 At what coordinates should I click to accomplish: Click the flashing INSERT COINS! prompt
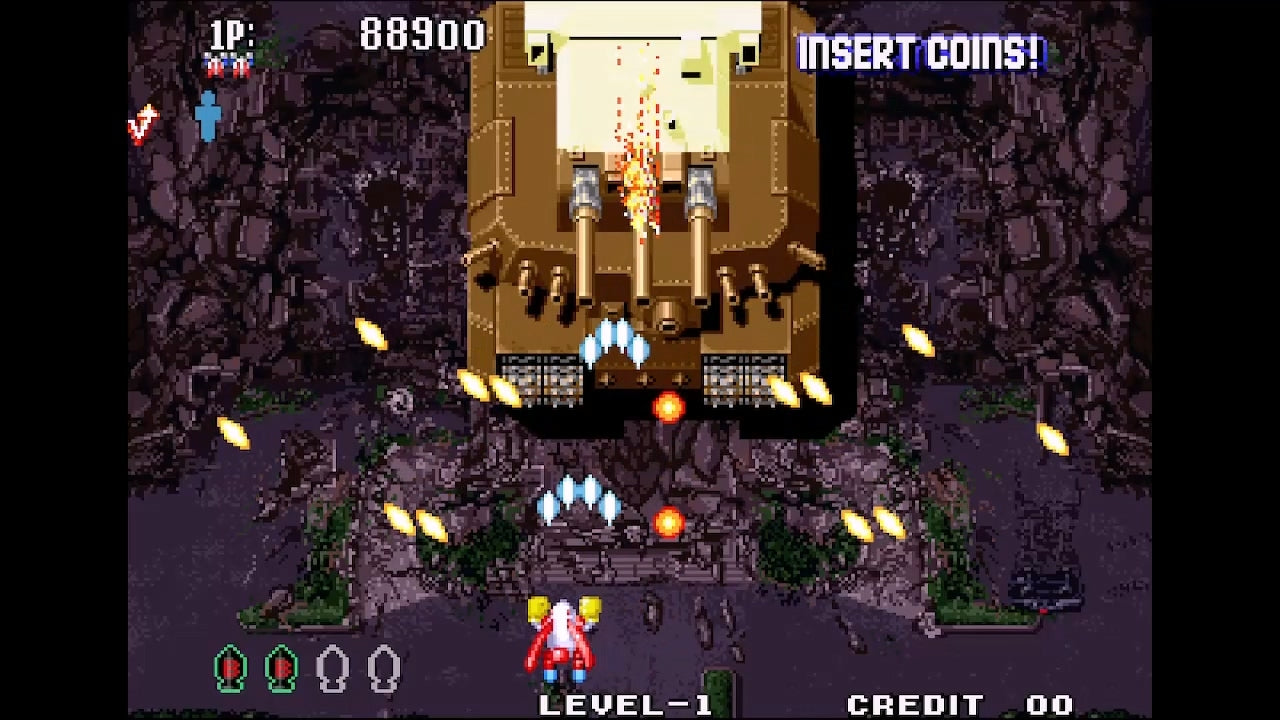click(x=919, y=54)
